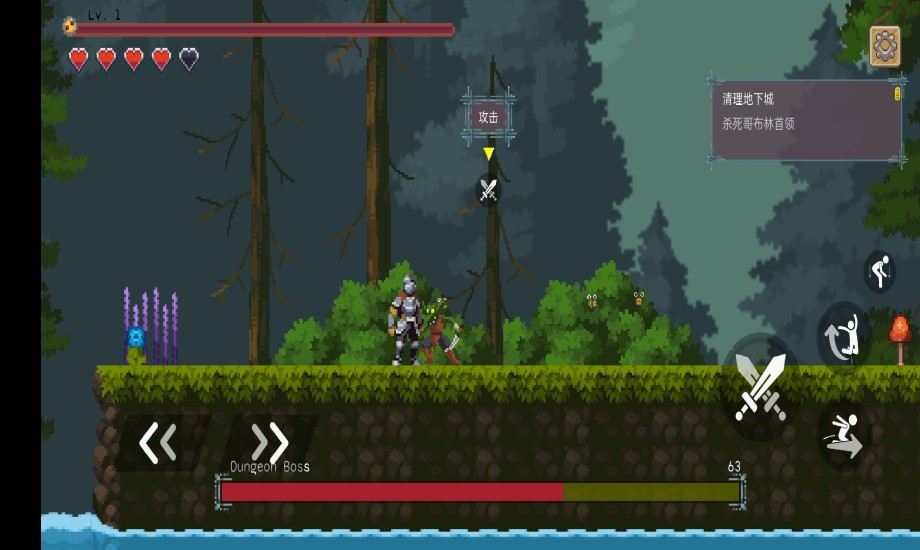The height and width of the screenshot is (550, 920).
Task: Move left with the double-arrow button
Action: [x=158, y=442]
